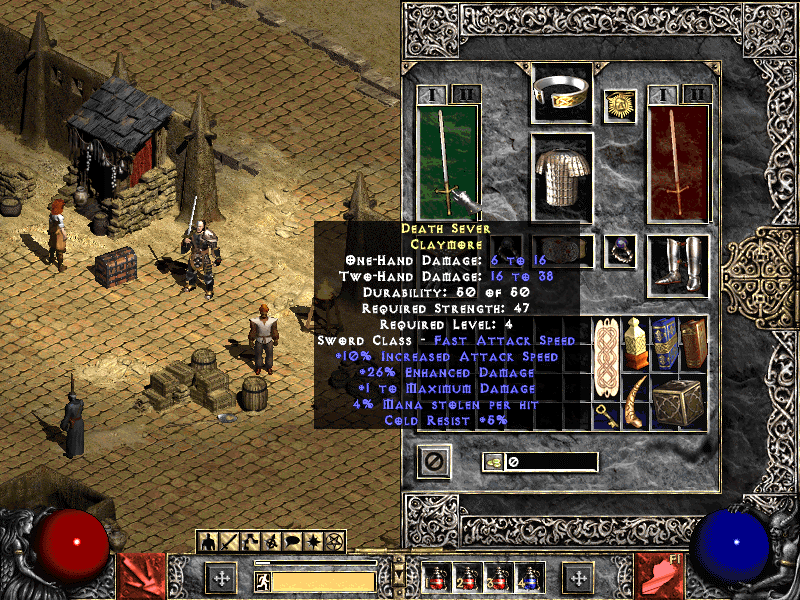
Task: Open the game menu pentagram icon
Action: 335,542
